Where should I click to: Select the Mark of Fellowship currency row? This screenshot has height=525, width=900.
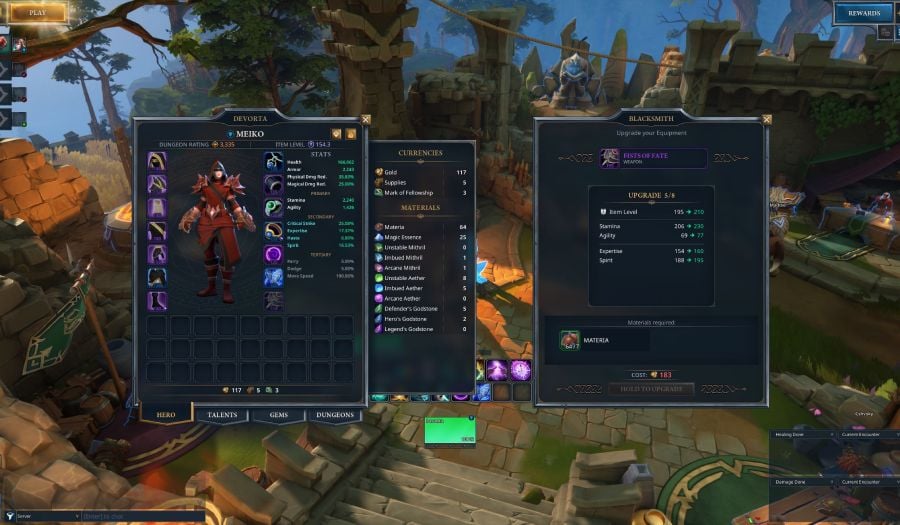pos(420,192)
